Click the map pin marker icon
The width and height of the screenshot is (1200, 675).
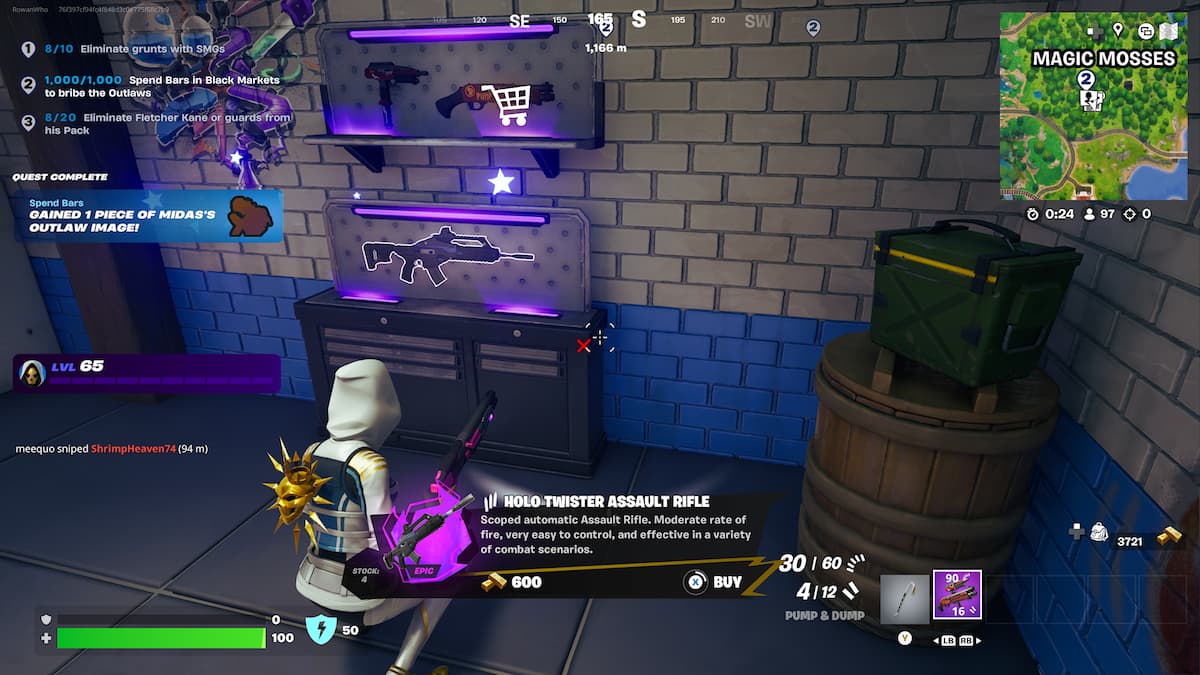[1117, 31]
